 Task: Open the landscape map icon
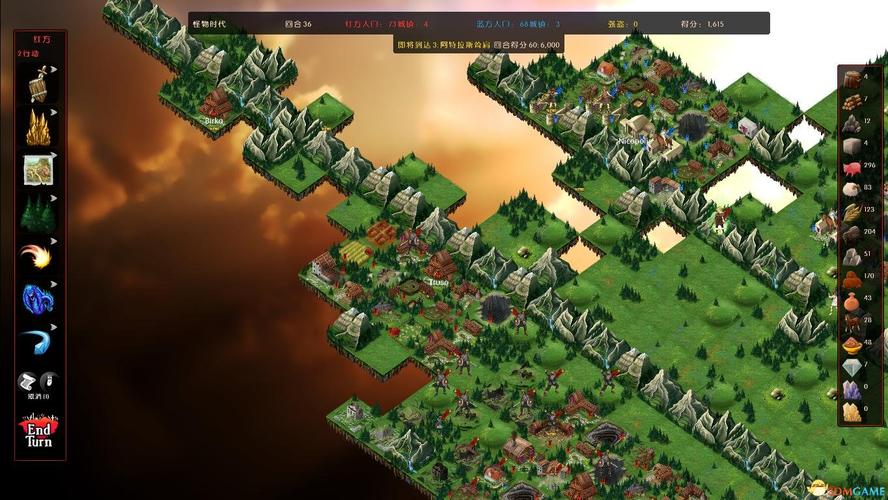pos(39,170)
